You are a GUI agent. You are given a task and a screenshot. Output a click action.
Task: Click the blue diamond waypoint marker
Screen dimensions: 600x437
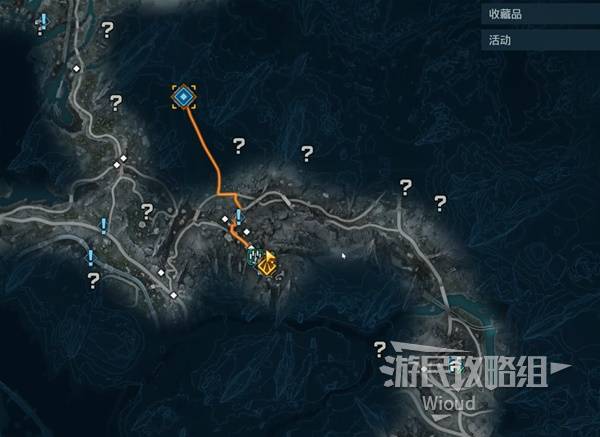[183, 96]
